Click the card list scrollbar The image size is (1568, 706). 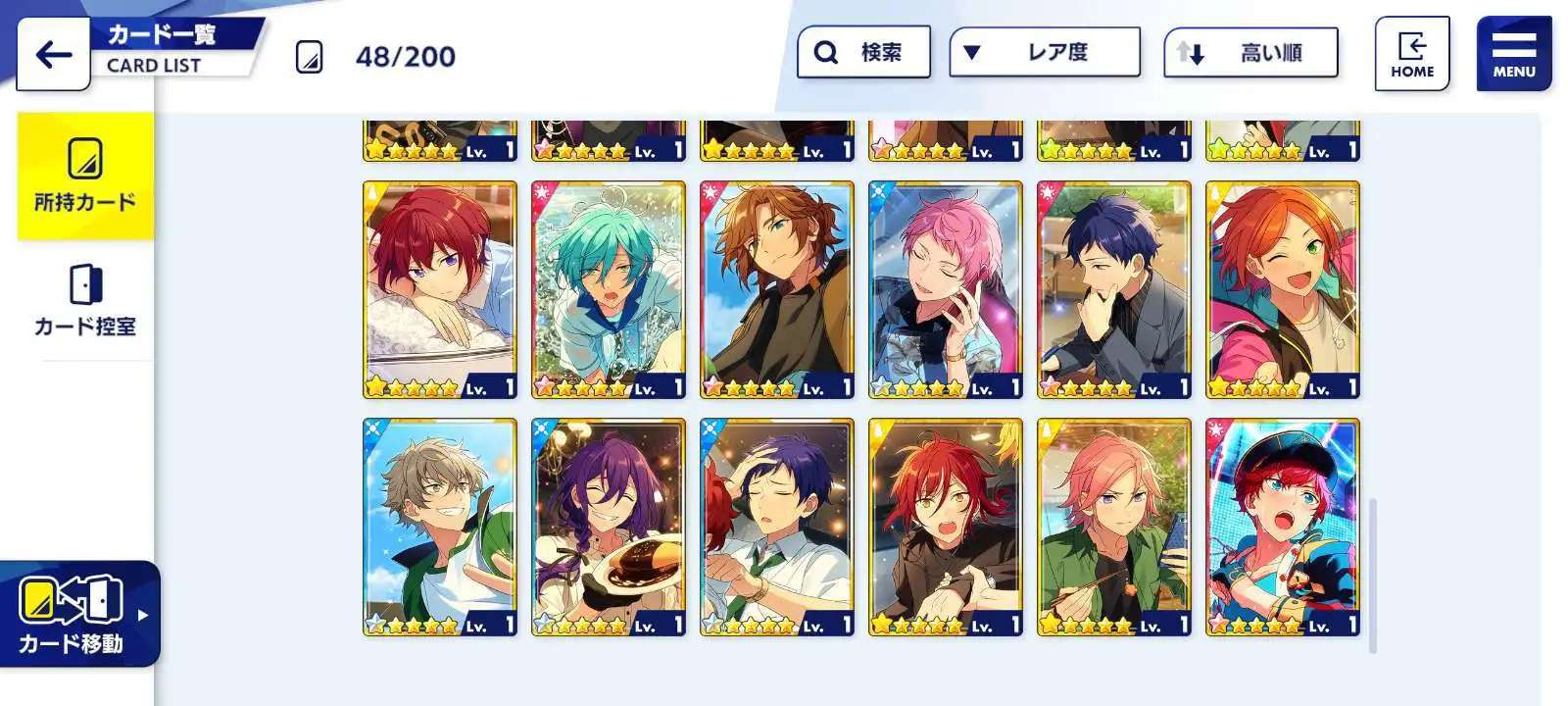click(1372, 575)
